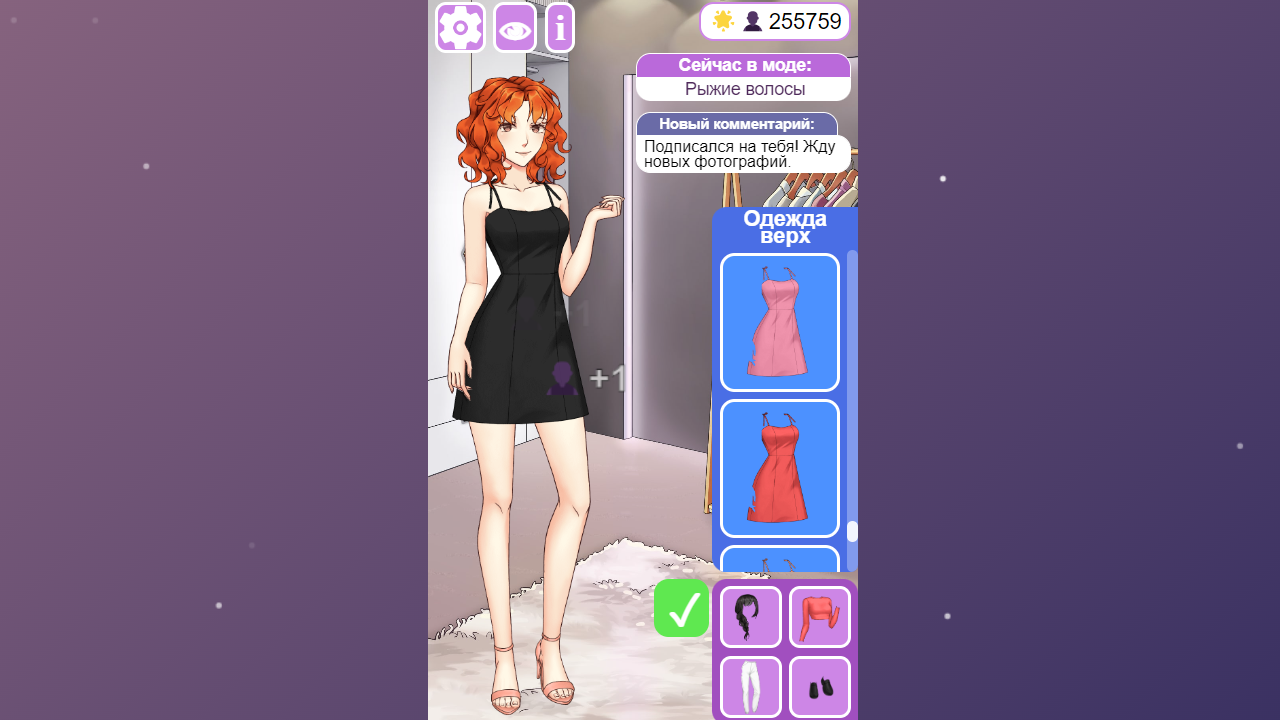The image size is (1280, 720).
Task: Select the tops category with red crop top icon
Action: pyautogui.click(x=819, y=616)
